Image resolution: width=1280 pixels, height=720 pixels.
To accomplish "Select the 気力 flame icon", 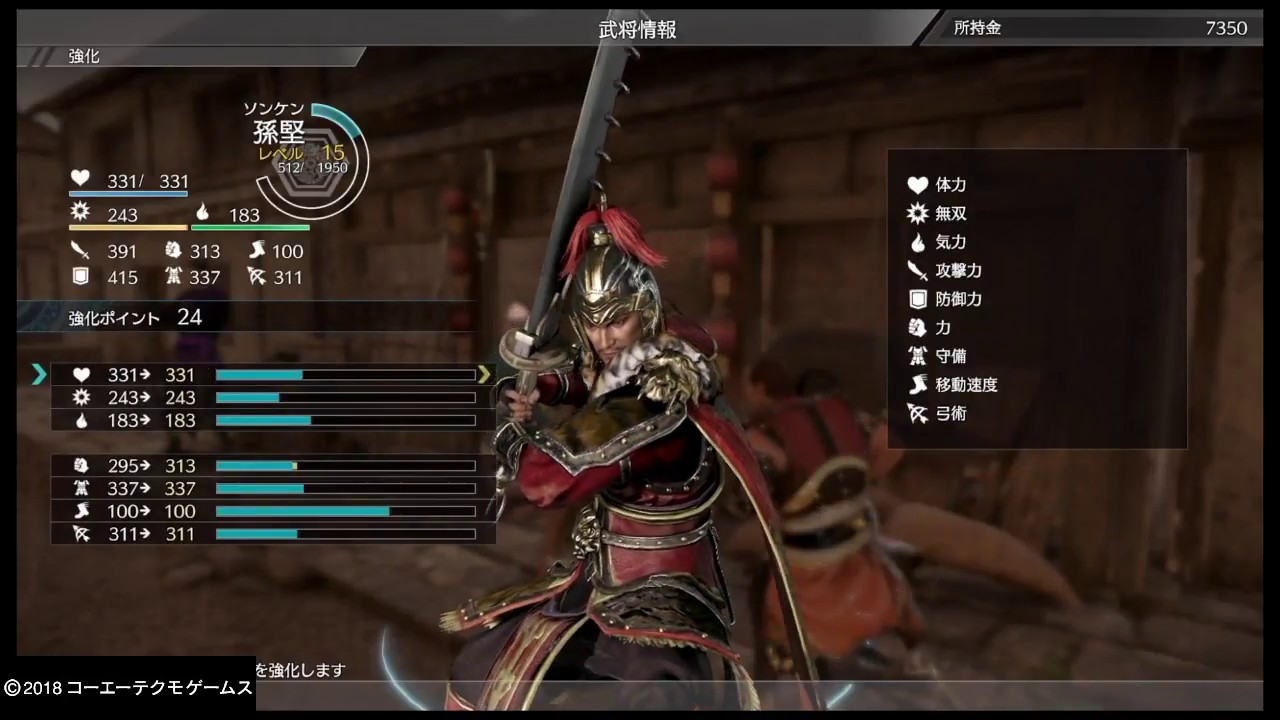I will pyautogui.click(x=917, y=242).
